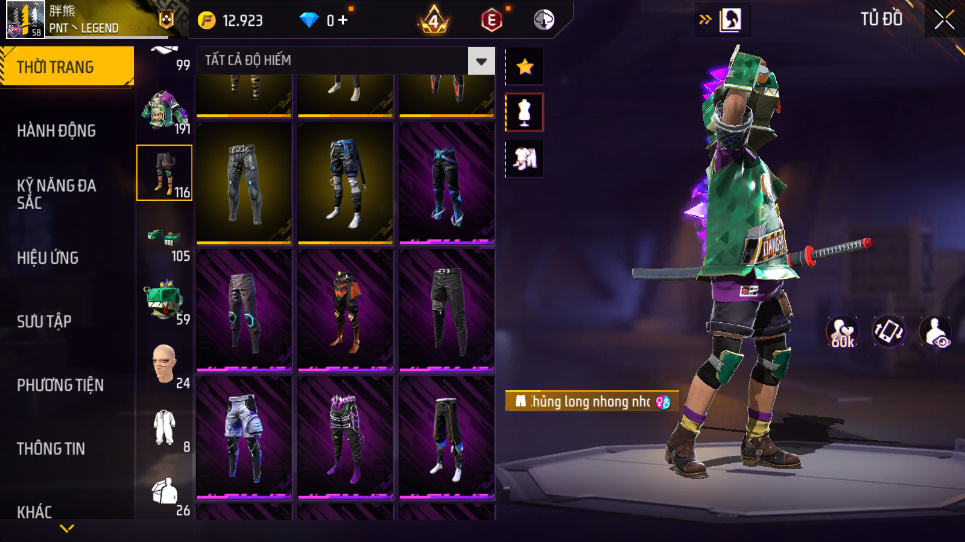The height and width of the screenshot is (542, 965).
Task: Toggle the character visibility eye icon
Action: point(935,332)
